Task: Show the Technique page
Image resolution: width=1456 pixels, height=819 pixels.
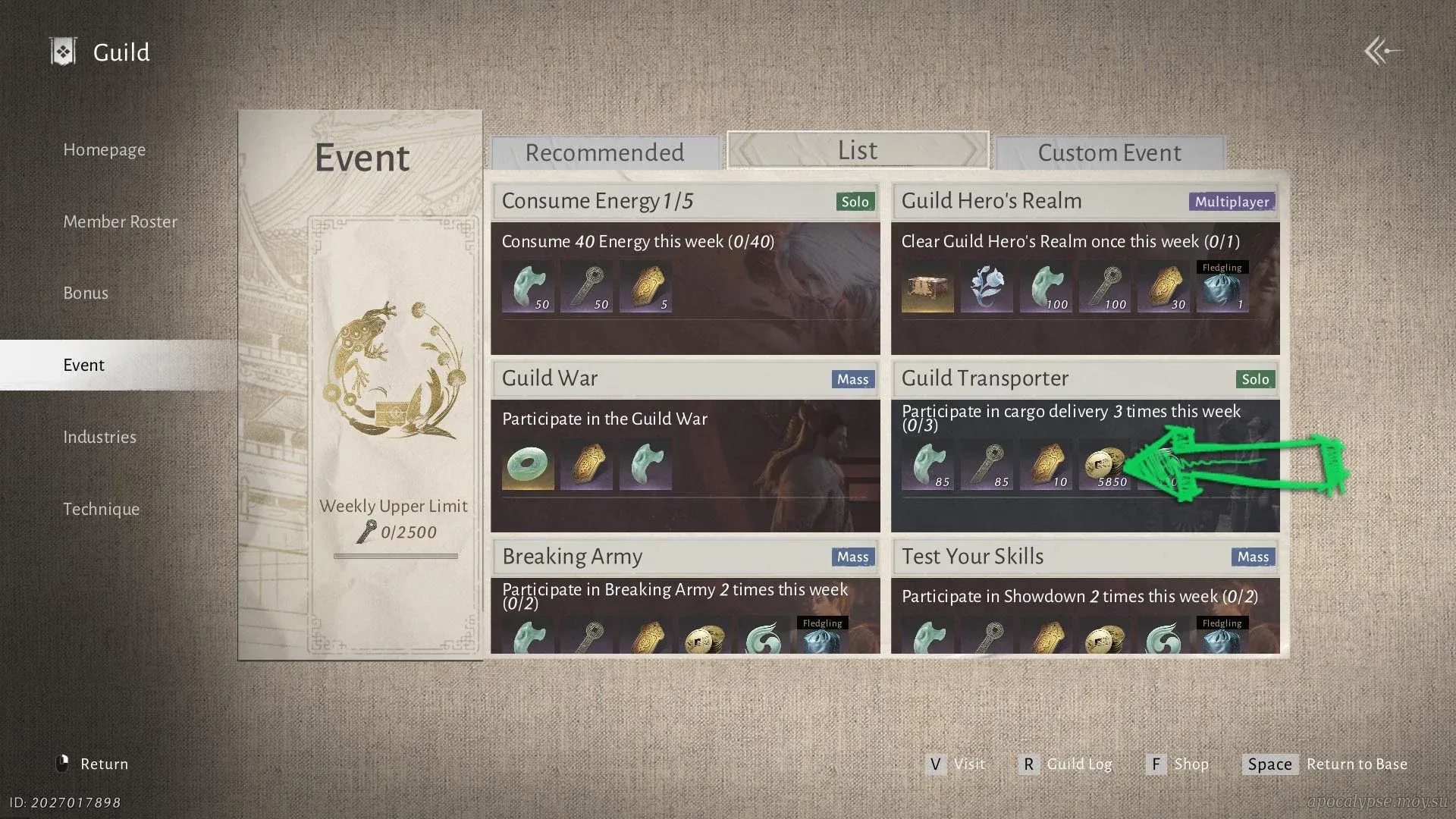Action: point(101,510)
